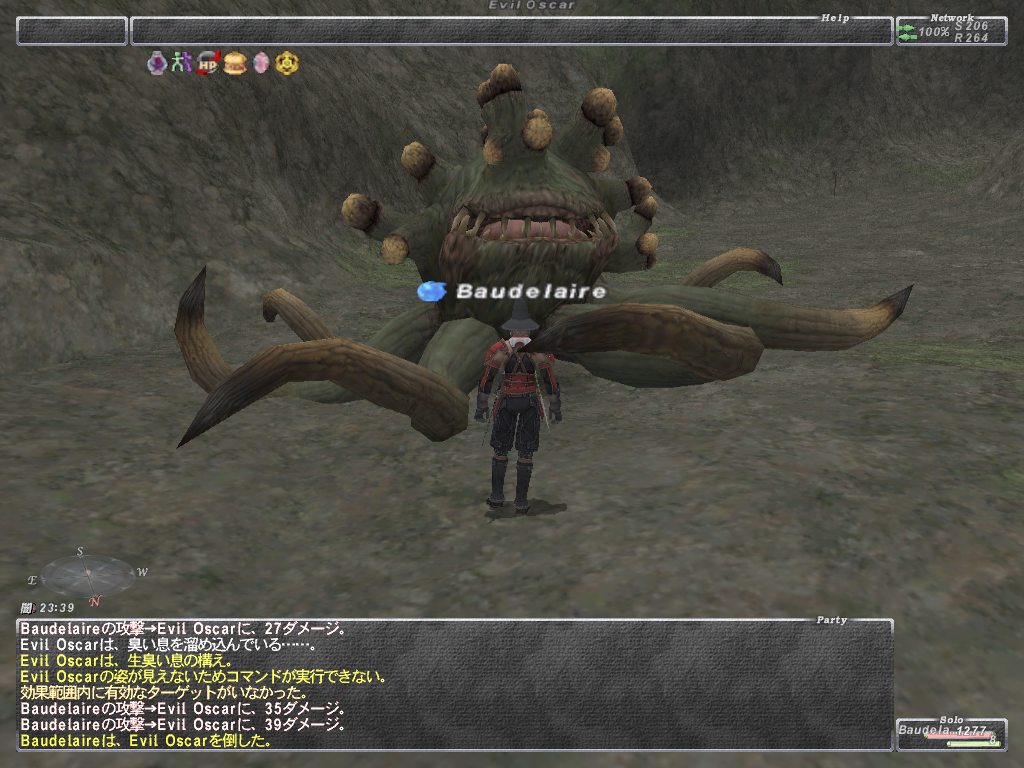The width and height of the screenshot is (1024, 768).
Task: Click the golden gear emblem status icon
Action: 287,64
